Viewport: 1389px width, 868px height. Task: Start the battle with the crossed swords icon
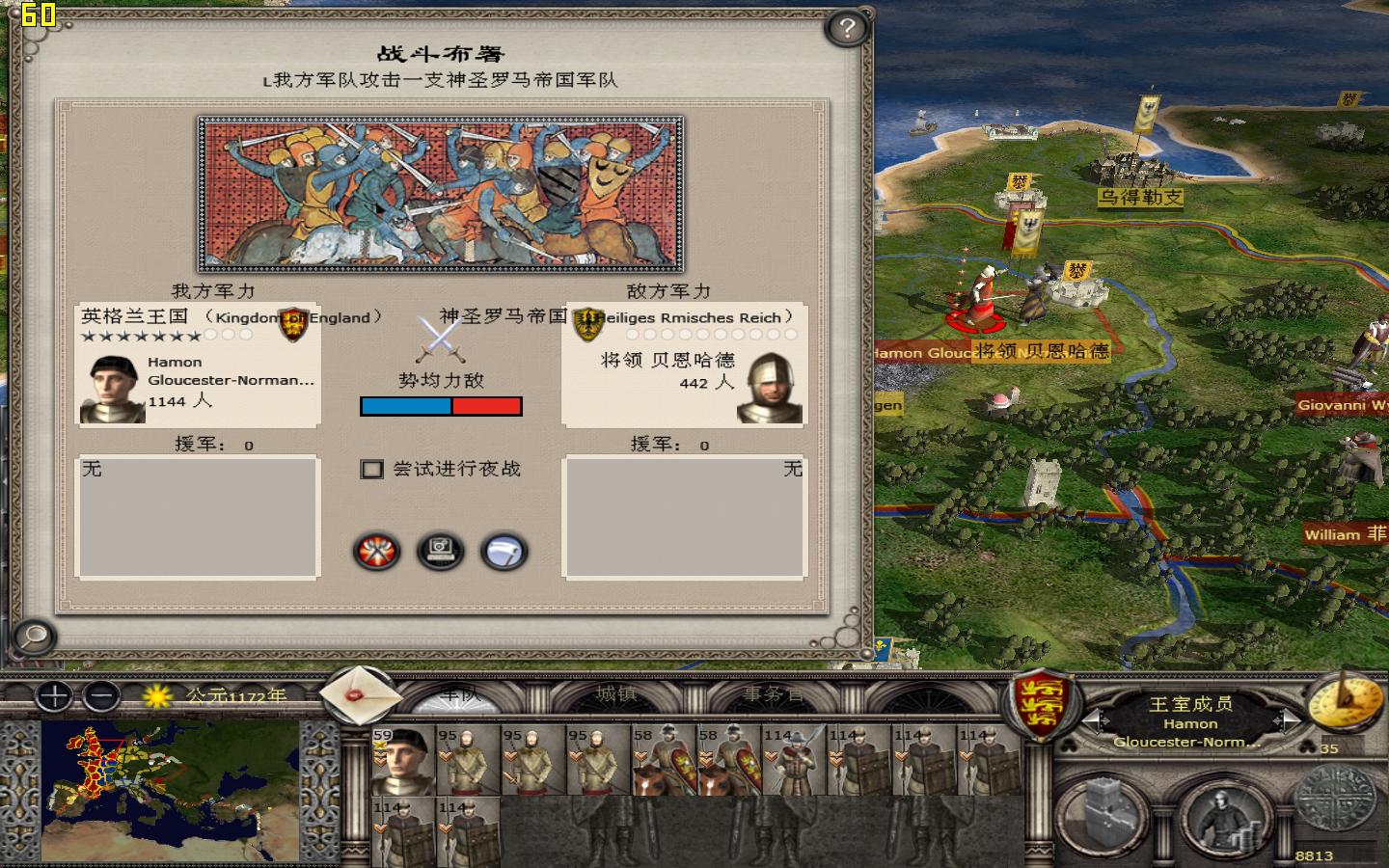[x=374, y=552]
